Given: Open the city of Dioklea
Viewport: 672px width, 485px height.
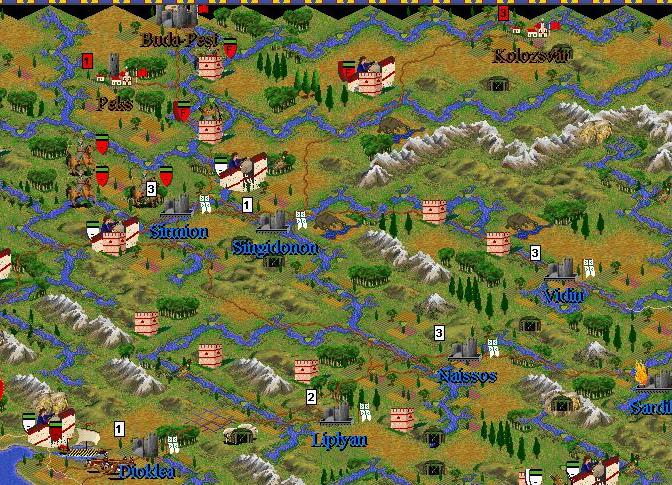Looking at the screenshot, I should pyautogui.click(x=146, y=445).
